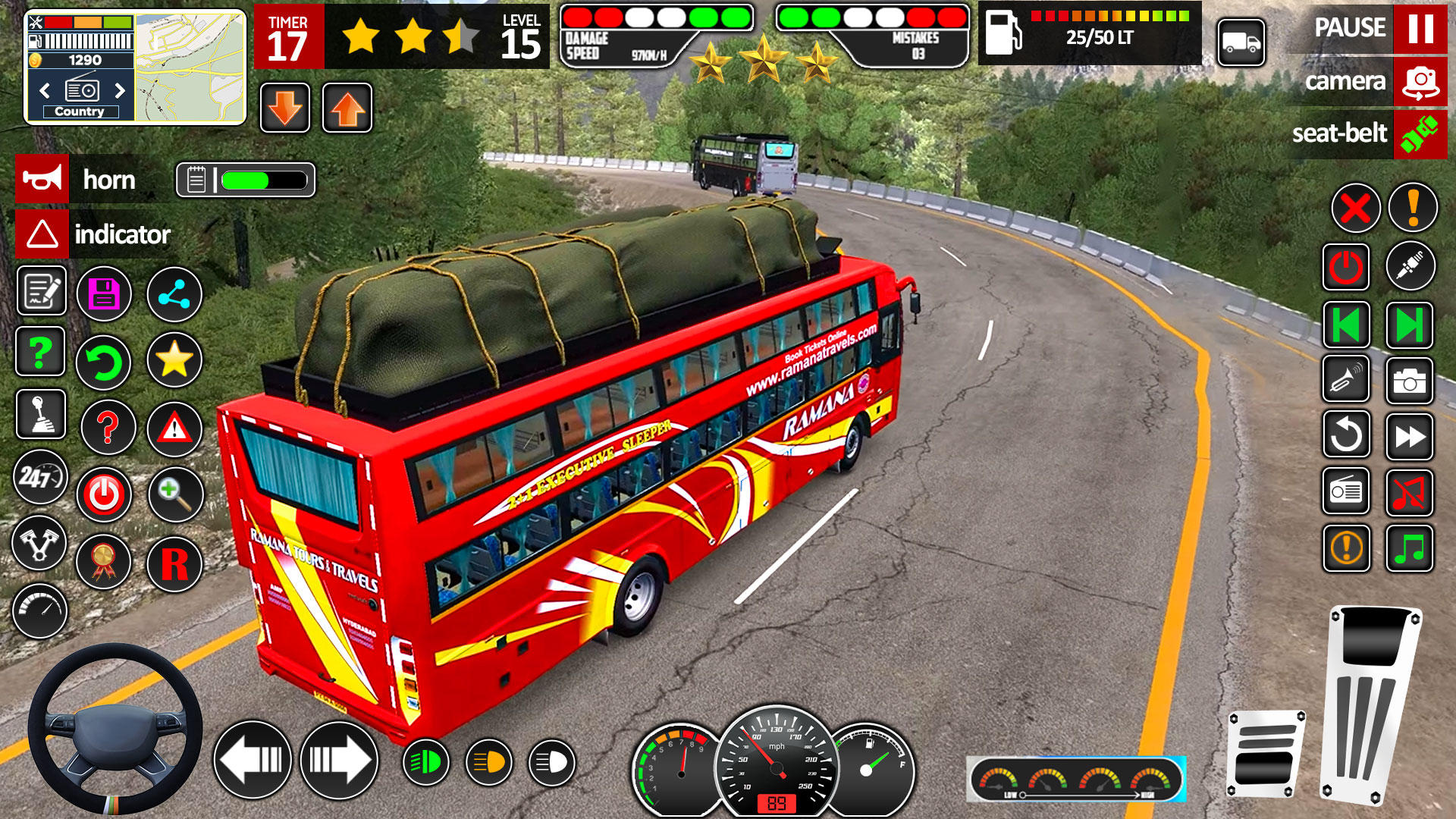
Task: Switch the camera view
Action: coord(1420,82)
